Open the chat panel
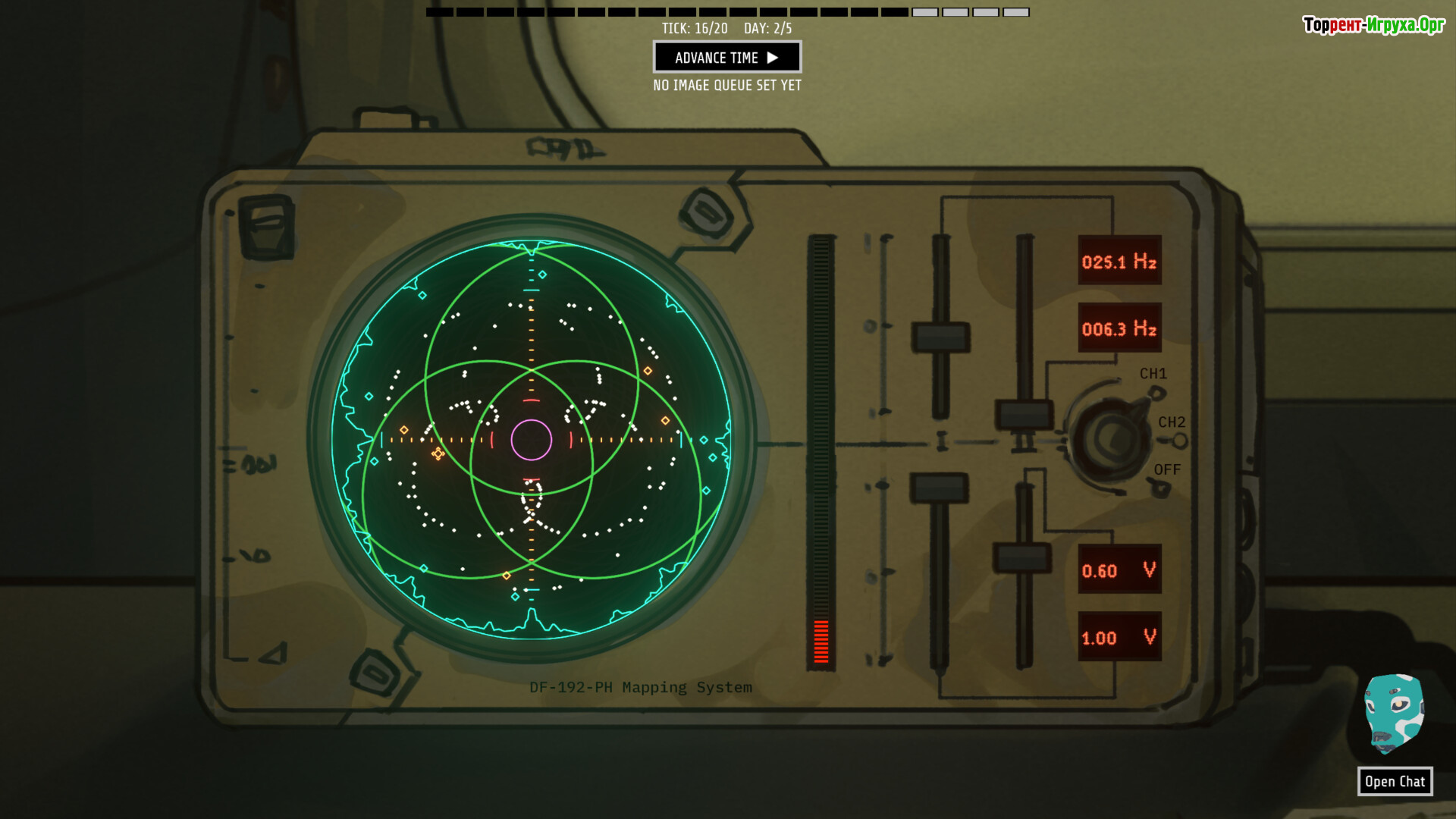 coord(1394,781)
